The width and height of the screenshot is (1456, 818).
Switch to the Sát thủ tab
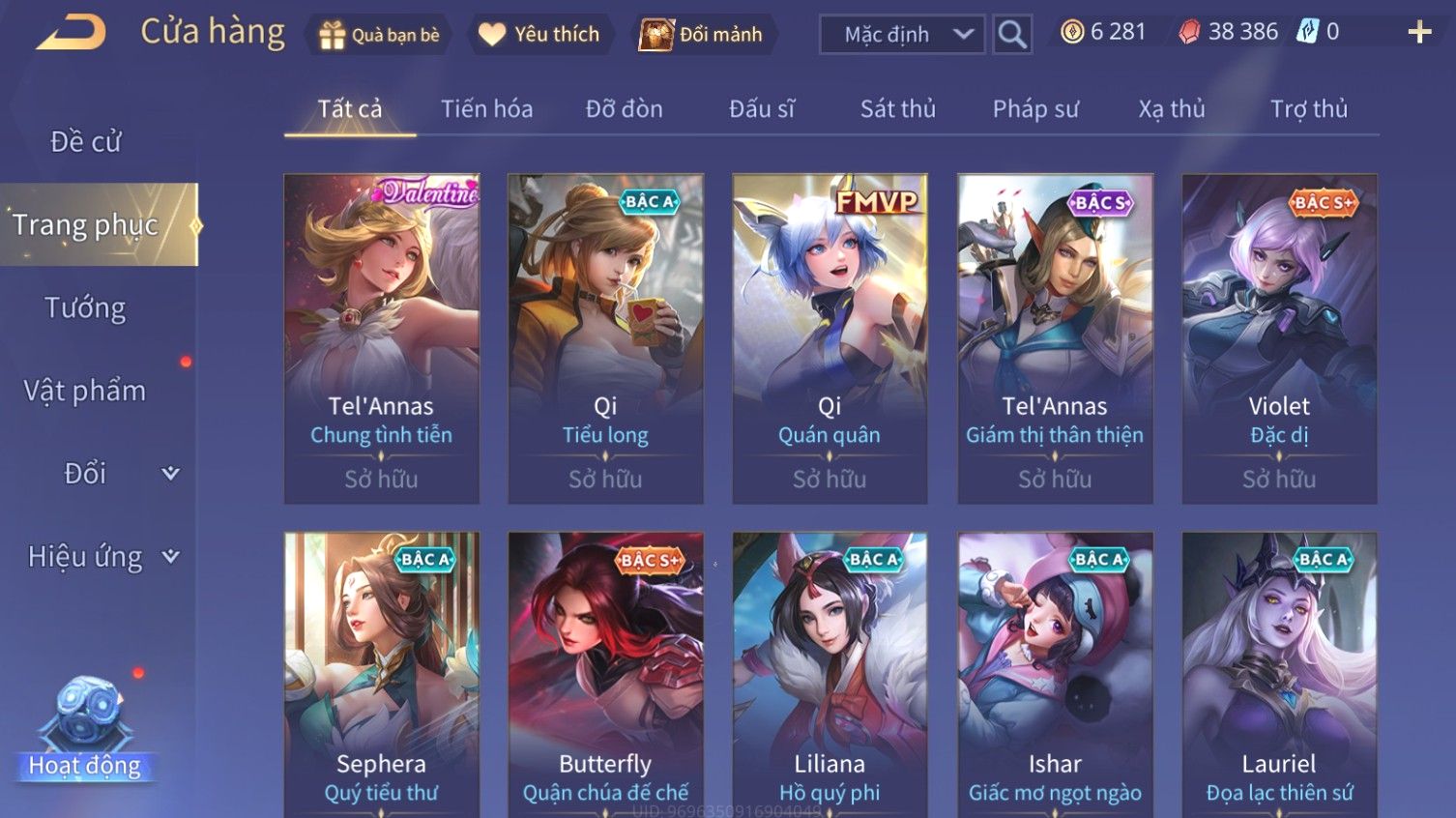click(898, 109)
